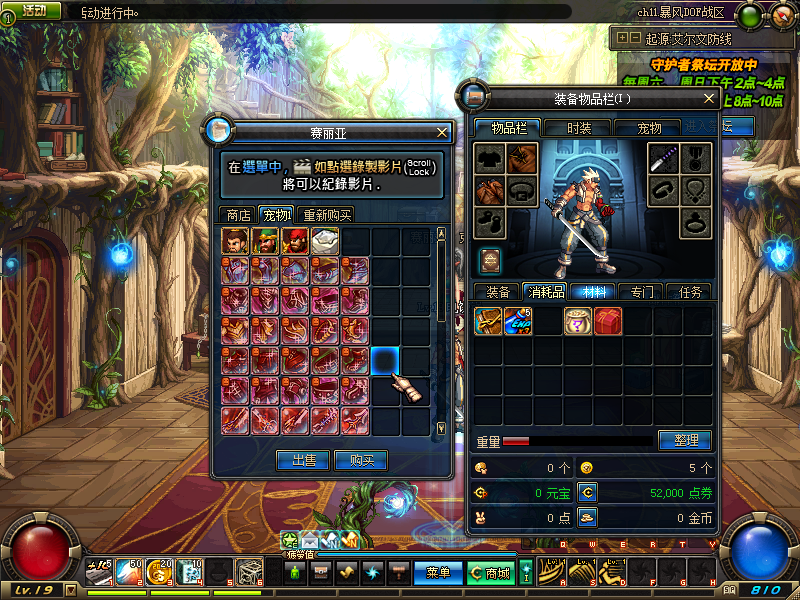Click the 出售 sell button
Image resolution: width=800 pixels, height=600 pixels.
[x=303, y=461]
